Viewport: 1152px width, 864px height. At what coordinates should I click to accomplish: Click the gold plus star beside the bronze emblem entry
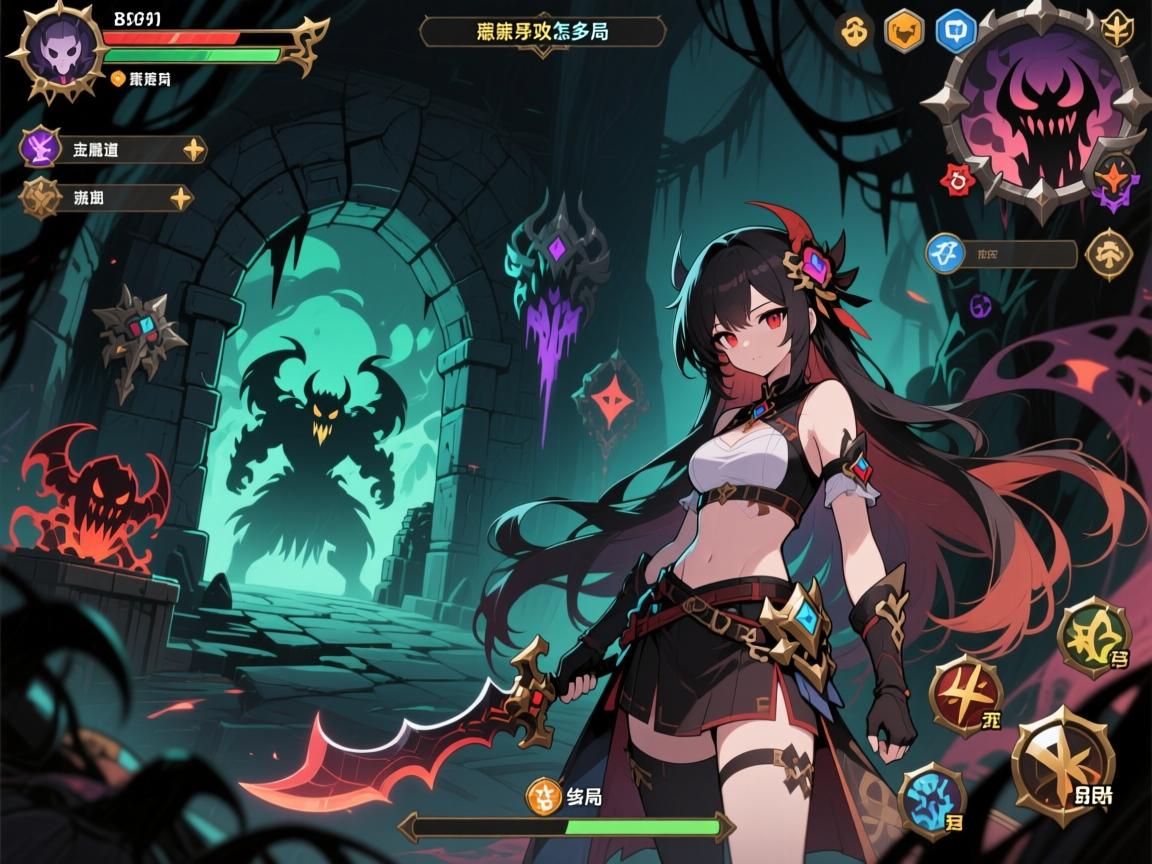[181, 198]
